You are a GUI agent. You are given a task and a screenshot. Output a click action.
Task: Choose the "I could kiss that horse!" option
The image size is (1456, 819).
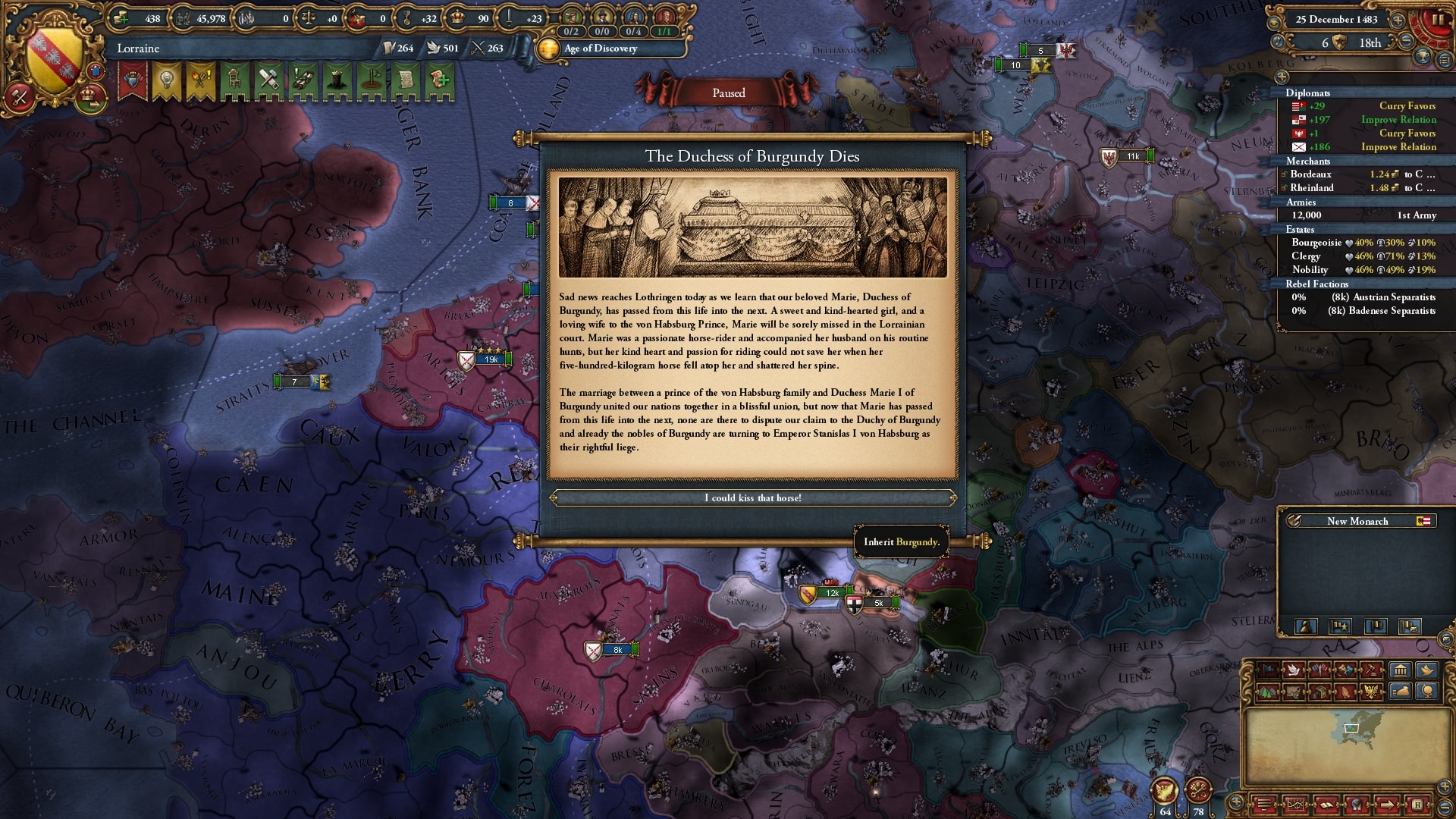(x=752, y=498)
